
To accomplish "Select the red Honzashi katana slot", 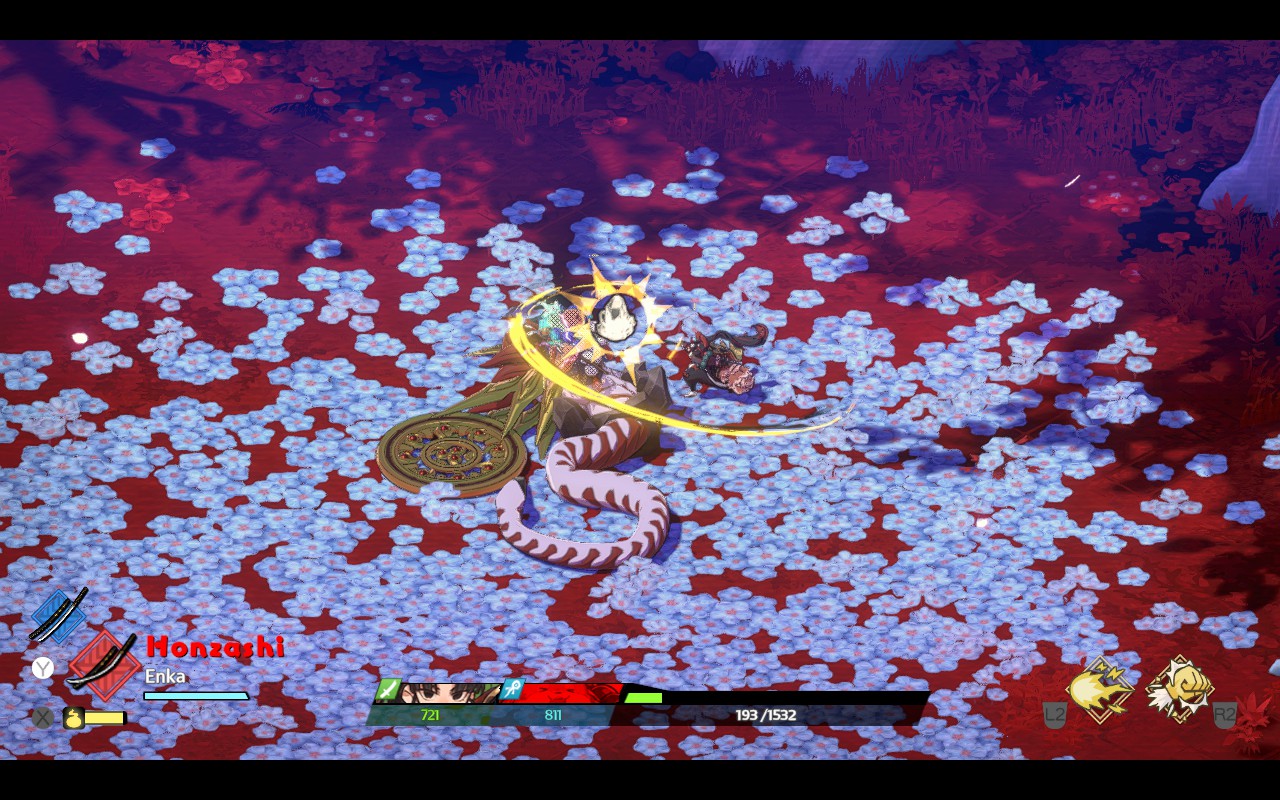I will (x=102, y=662).
